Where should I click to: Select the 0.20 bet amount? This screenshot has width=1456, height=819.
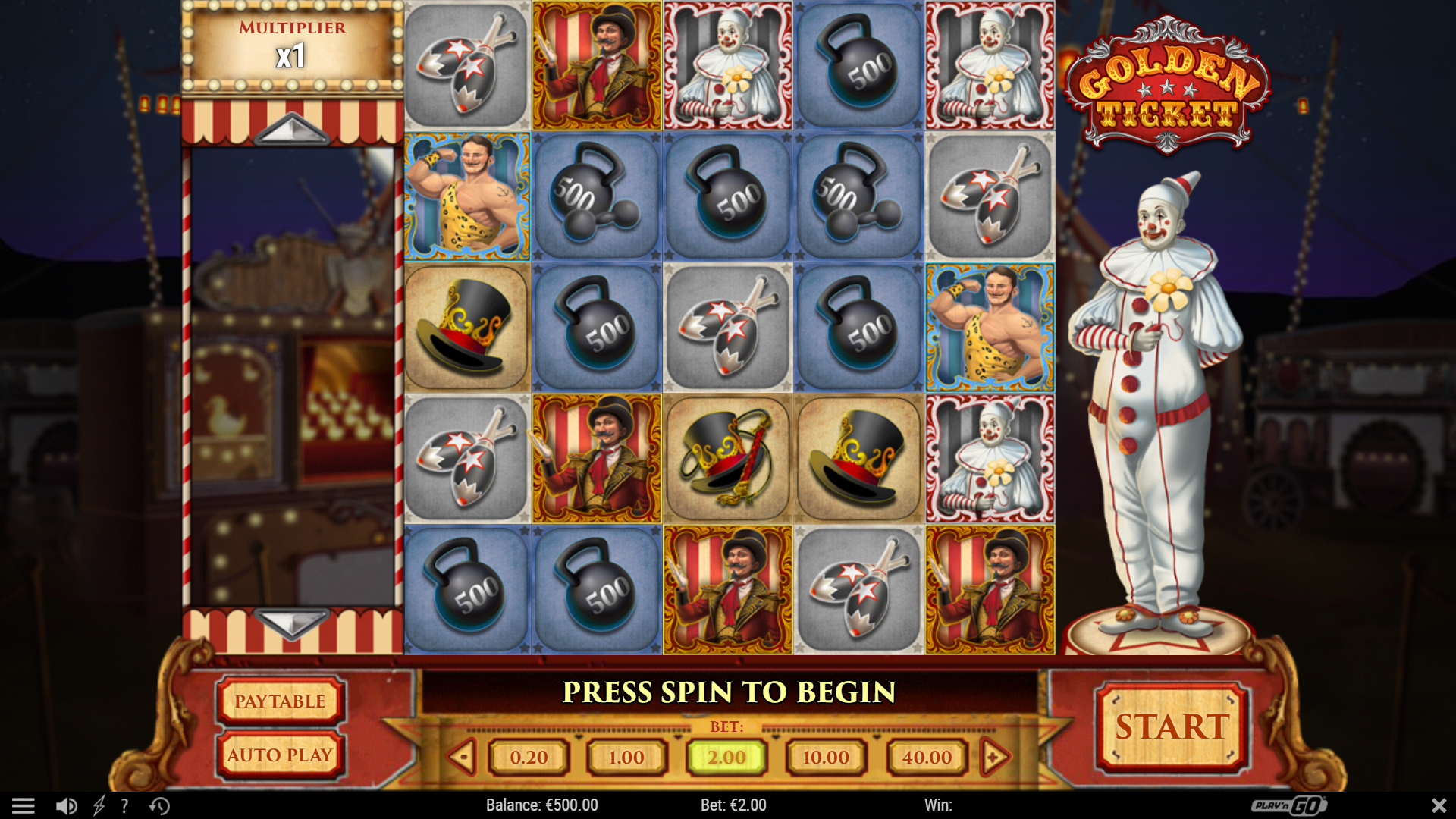tap(529, 757)
